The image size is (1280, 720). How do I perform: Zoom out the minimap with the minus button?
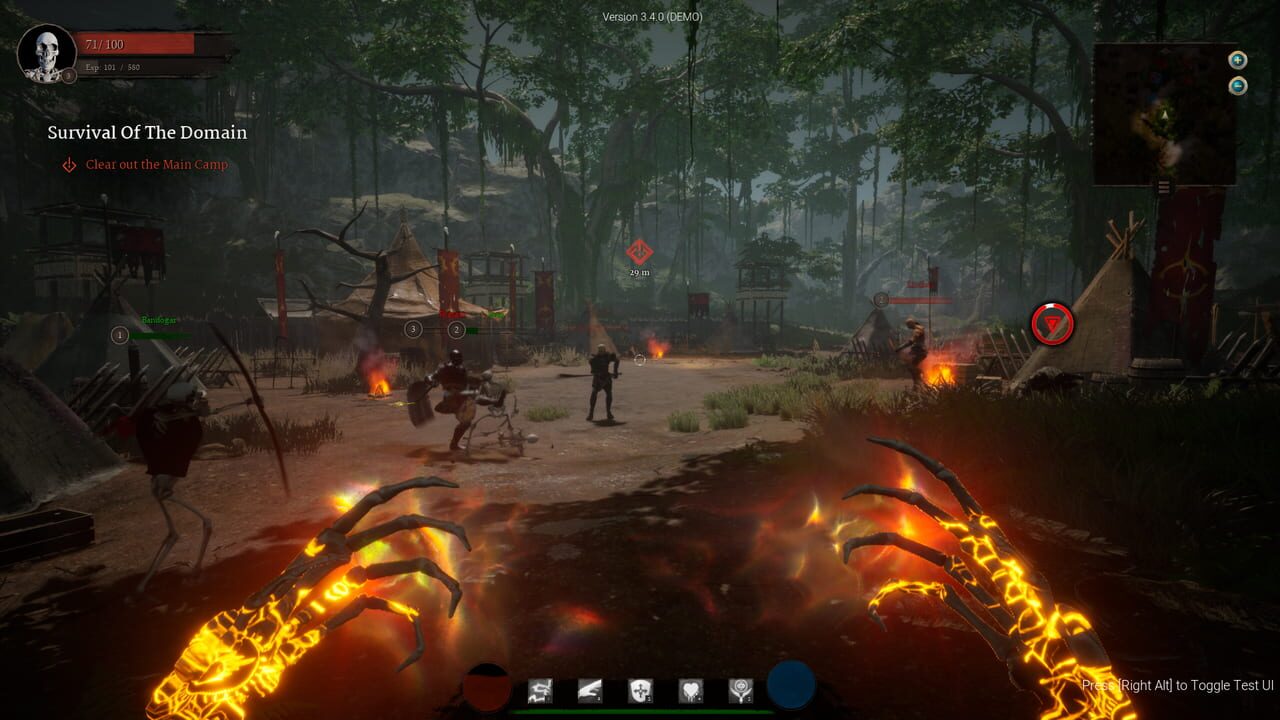coord(1238,85)
